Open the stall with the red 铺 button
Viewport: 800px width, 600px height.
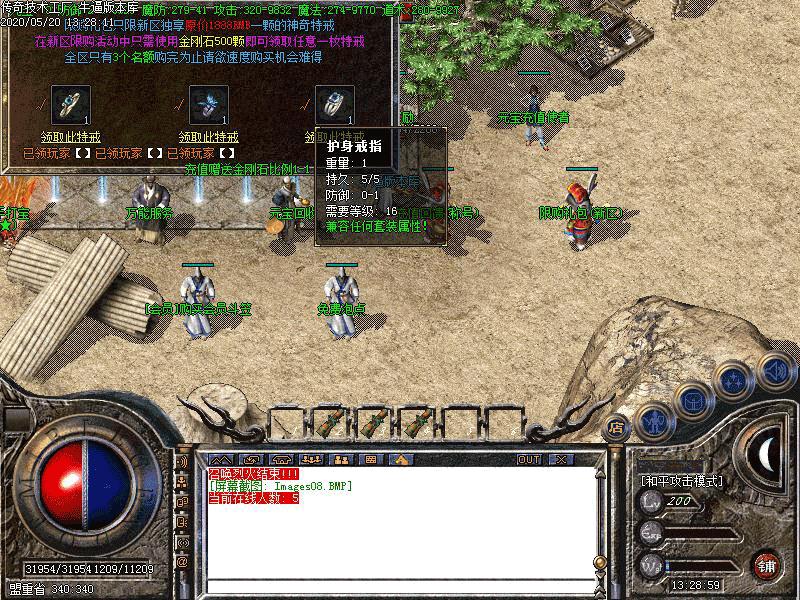766,564
